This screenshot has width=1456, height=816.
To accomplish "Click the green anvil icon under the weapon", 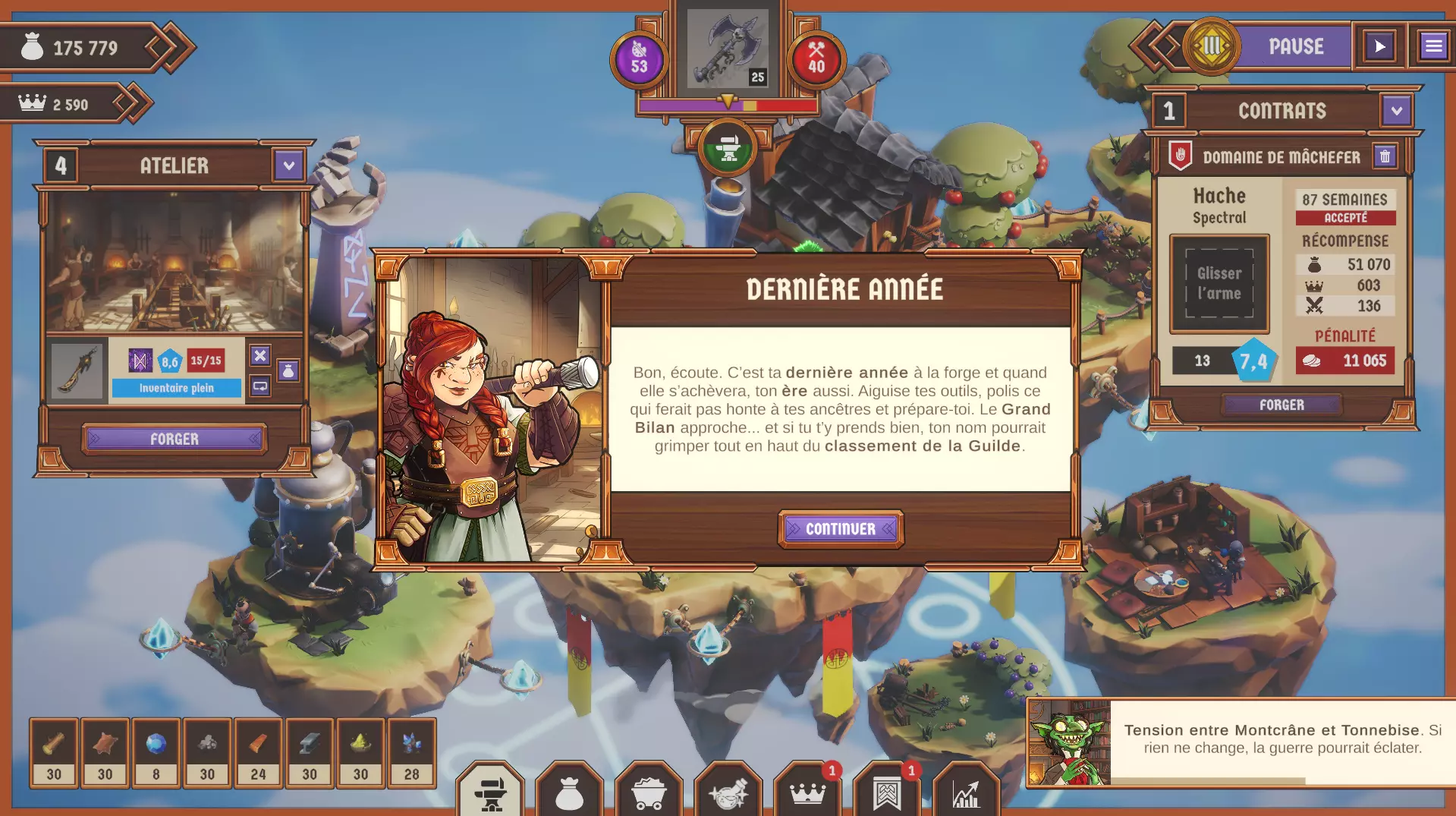I will (728, 149).
